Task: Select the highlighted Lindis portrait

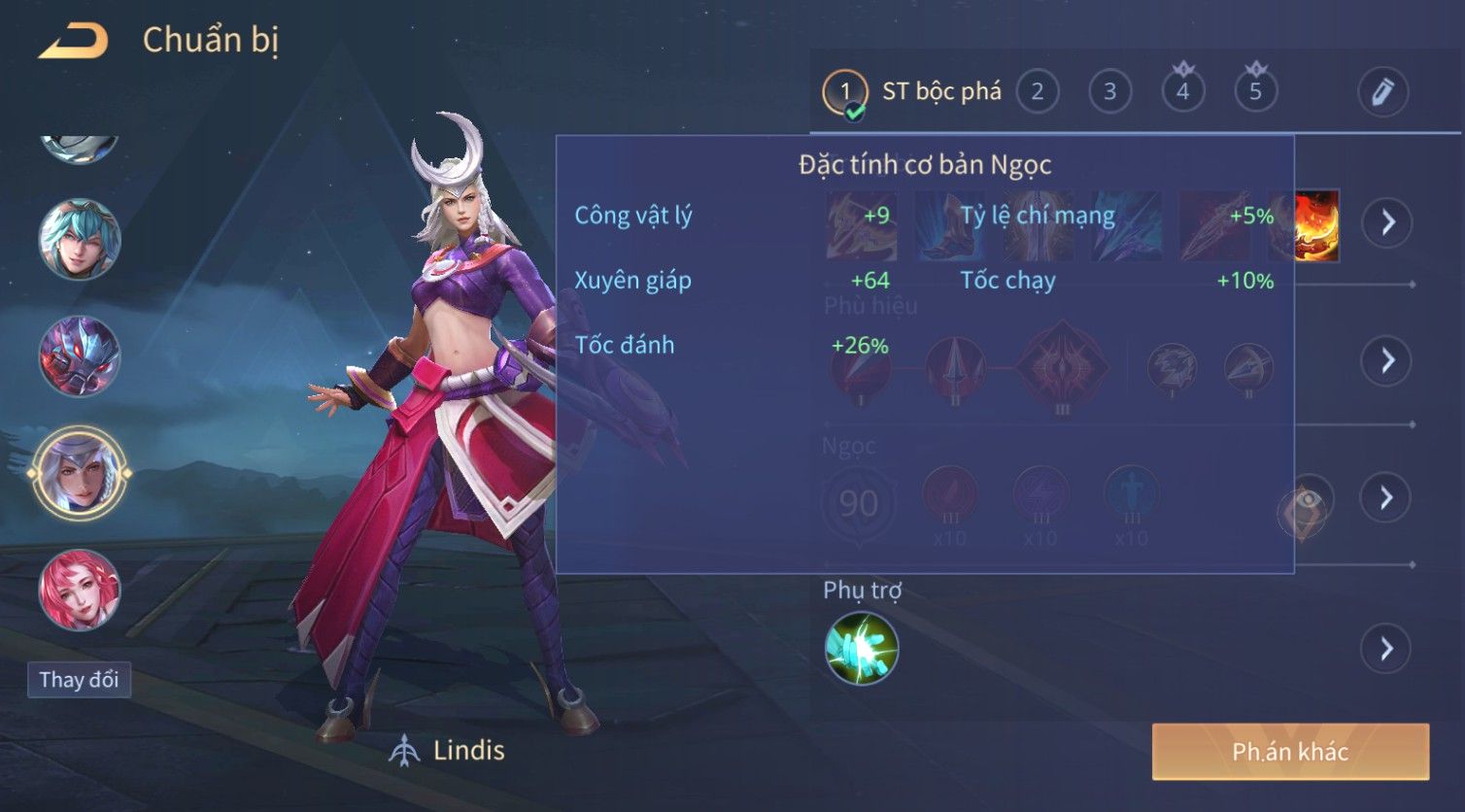Action: pyautogui.click(x=80, y=473)
